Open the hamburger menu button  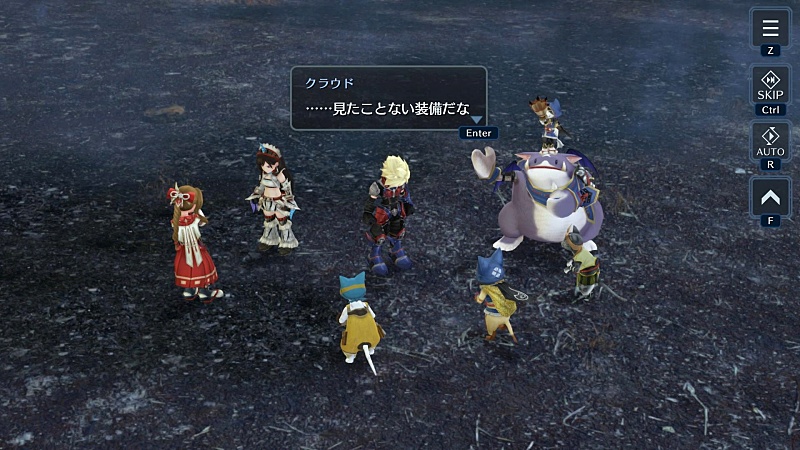[x=770, y=27]
